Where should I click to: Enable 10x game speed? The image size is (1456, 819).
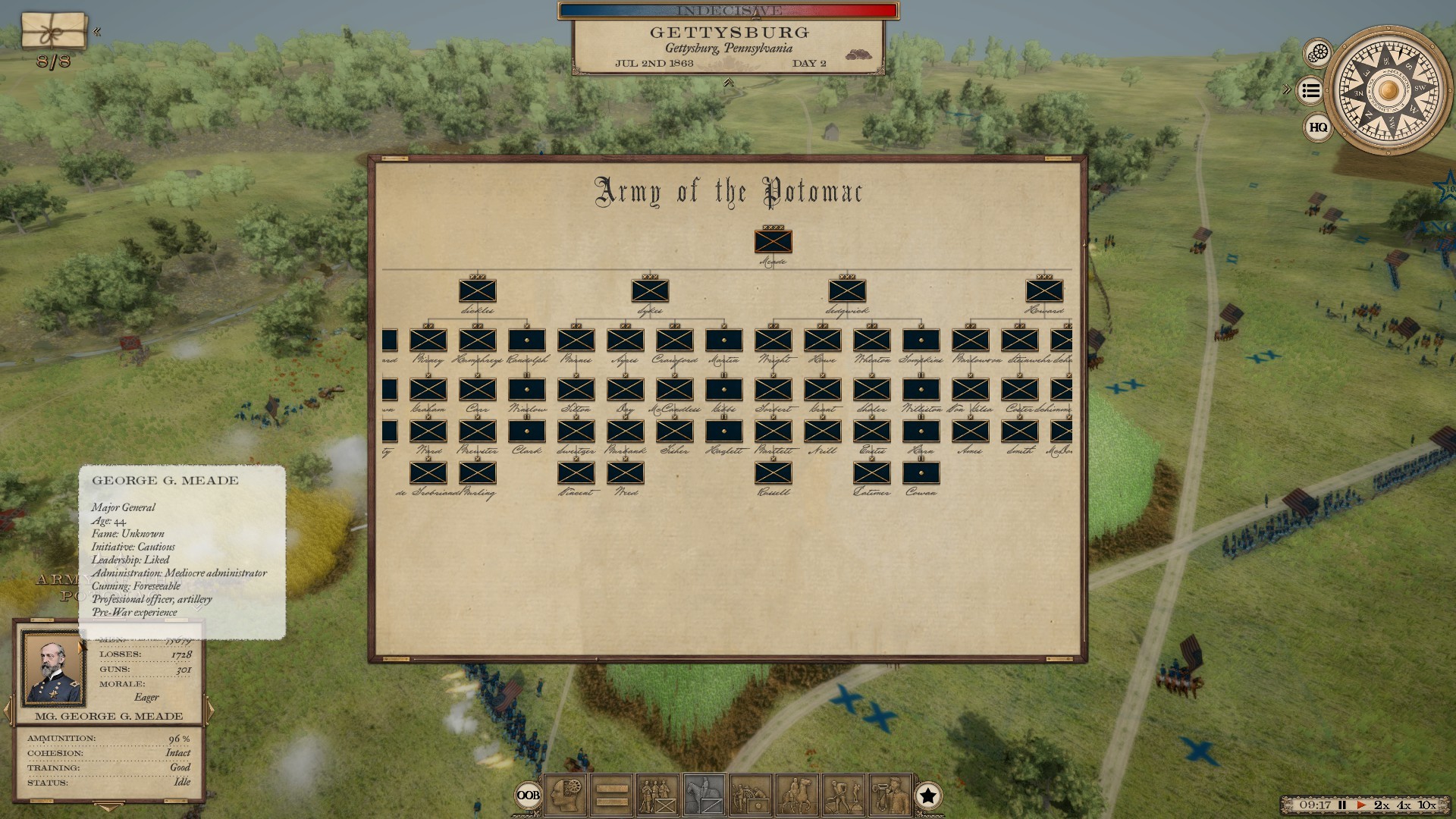(1426, 805)
